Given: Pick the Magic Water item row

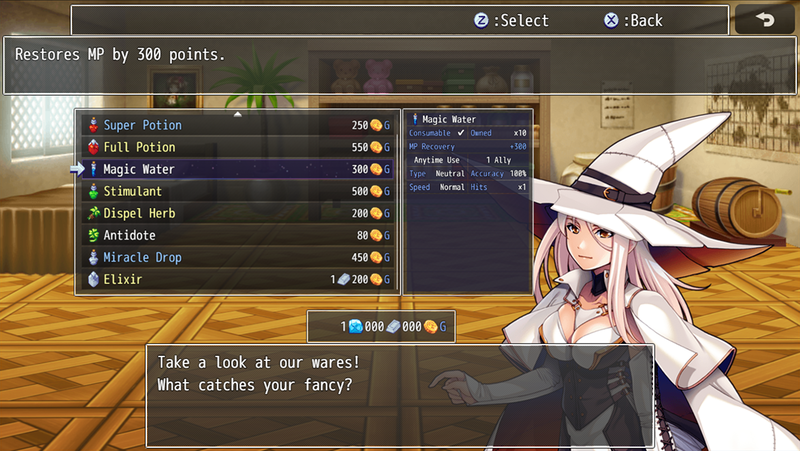Looking at the screenshot, I should pos(238,170).
